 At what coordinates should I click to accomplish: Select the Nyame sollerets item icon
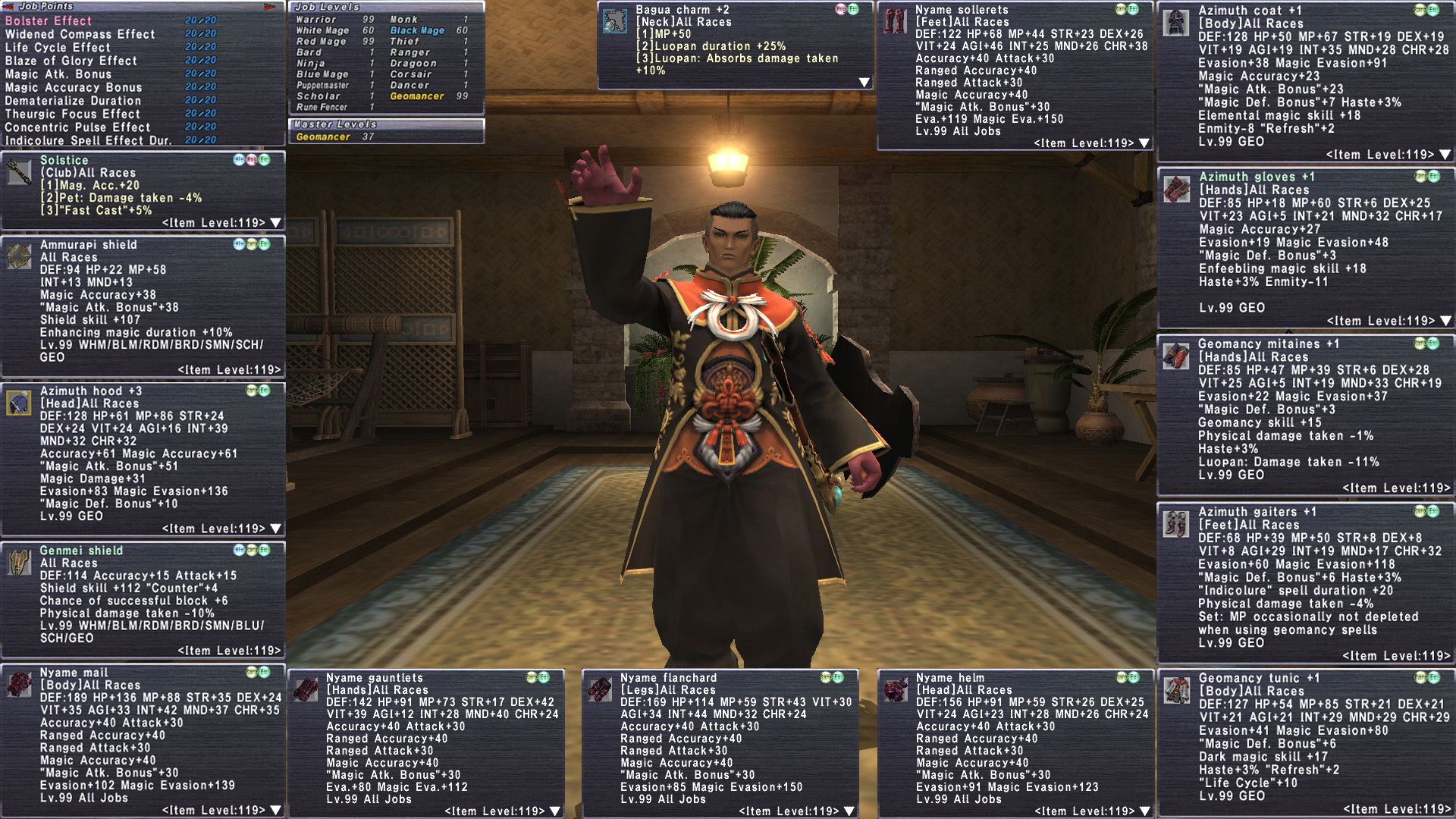(895, 21)
